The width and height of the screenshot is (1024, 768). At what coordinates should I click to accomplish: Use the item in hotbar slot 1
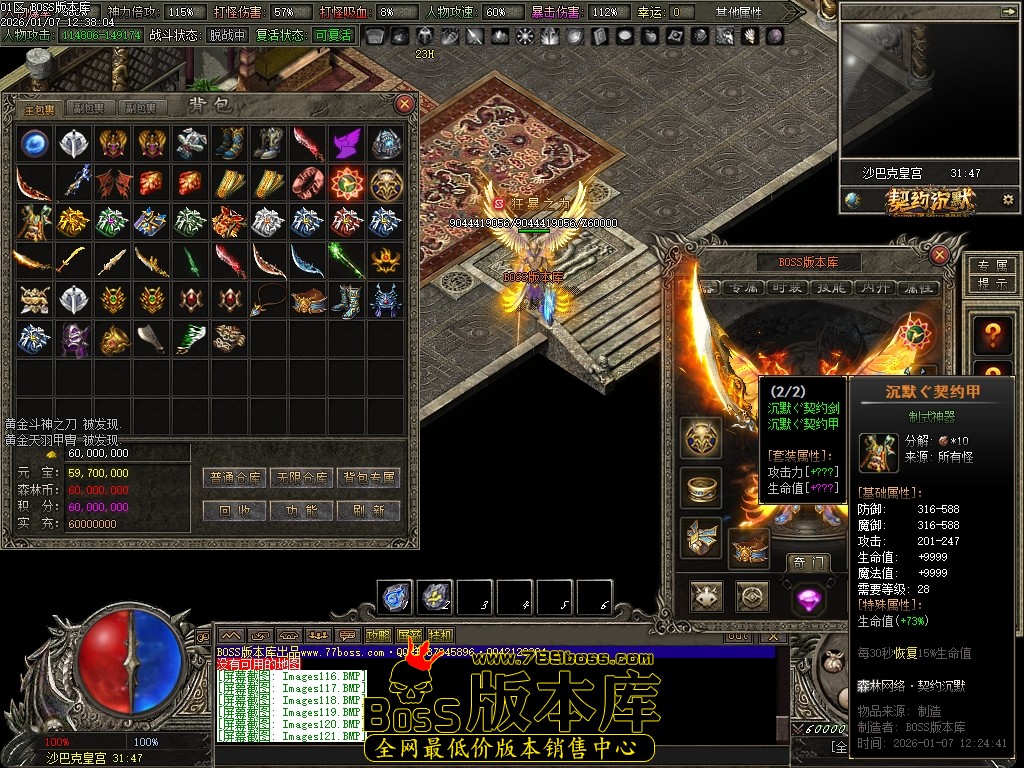[x=395, y=597]
